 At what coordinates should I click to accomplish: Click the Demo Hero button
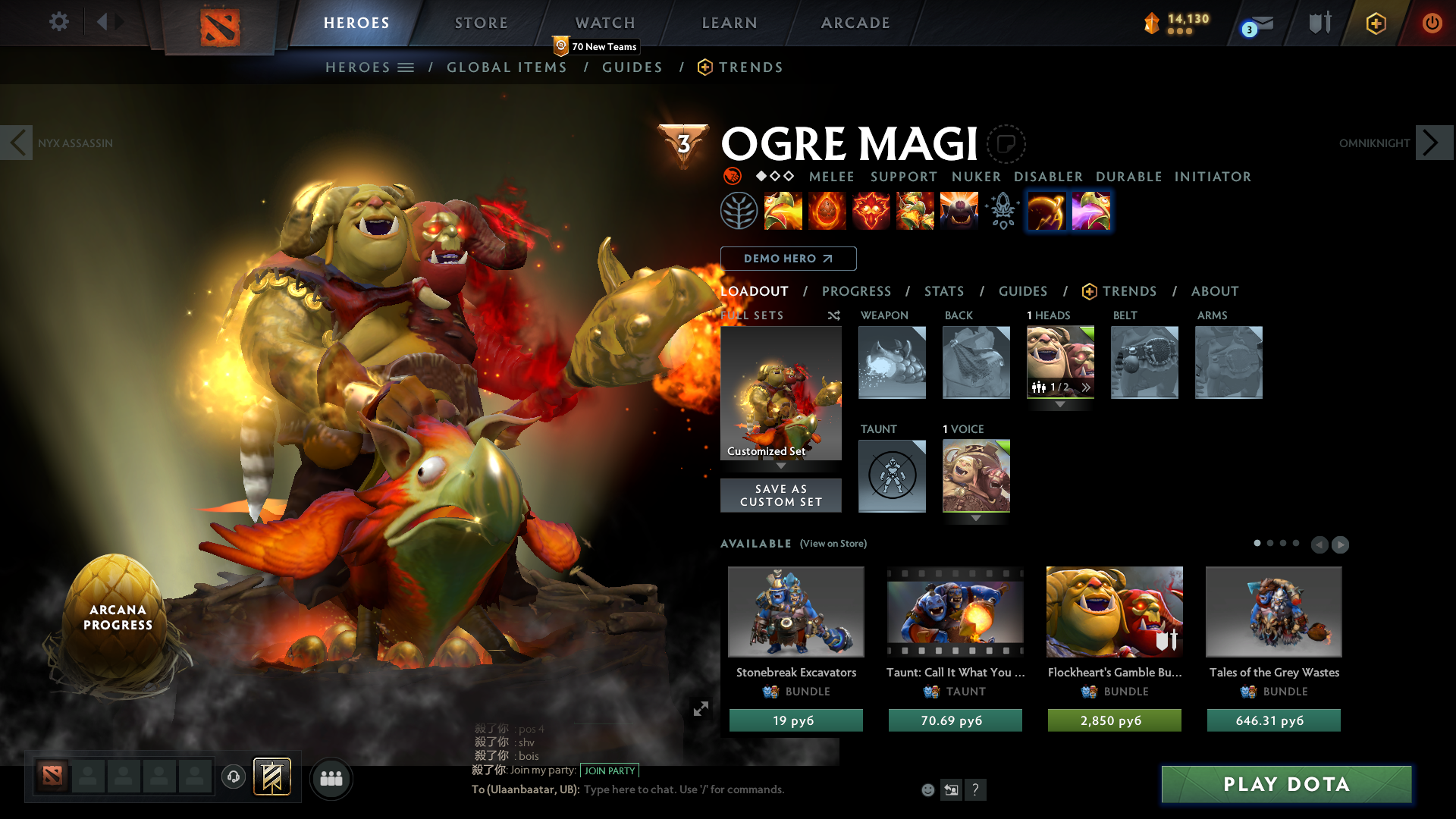click(788, 259)
